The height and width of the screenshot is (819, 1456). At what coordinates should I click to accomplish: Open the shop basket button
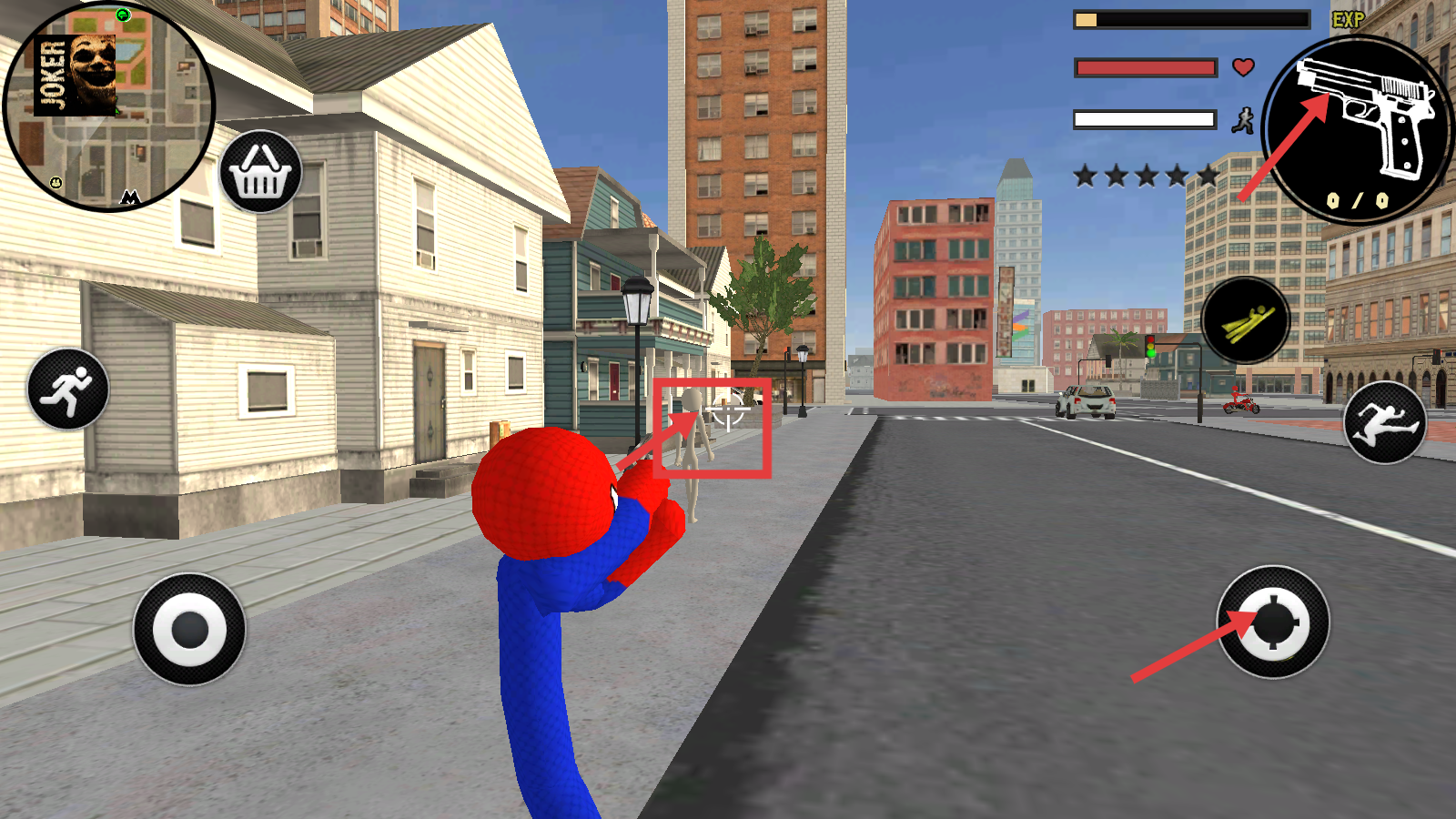click(x=260, y=172)
